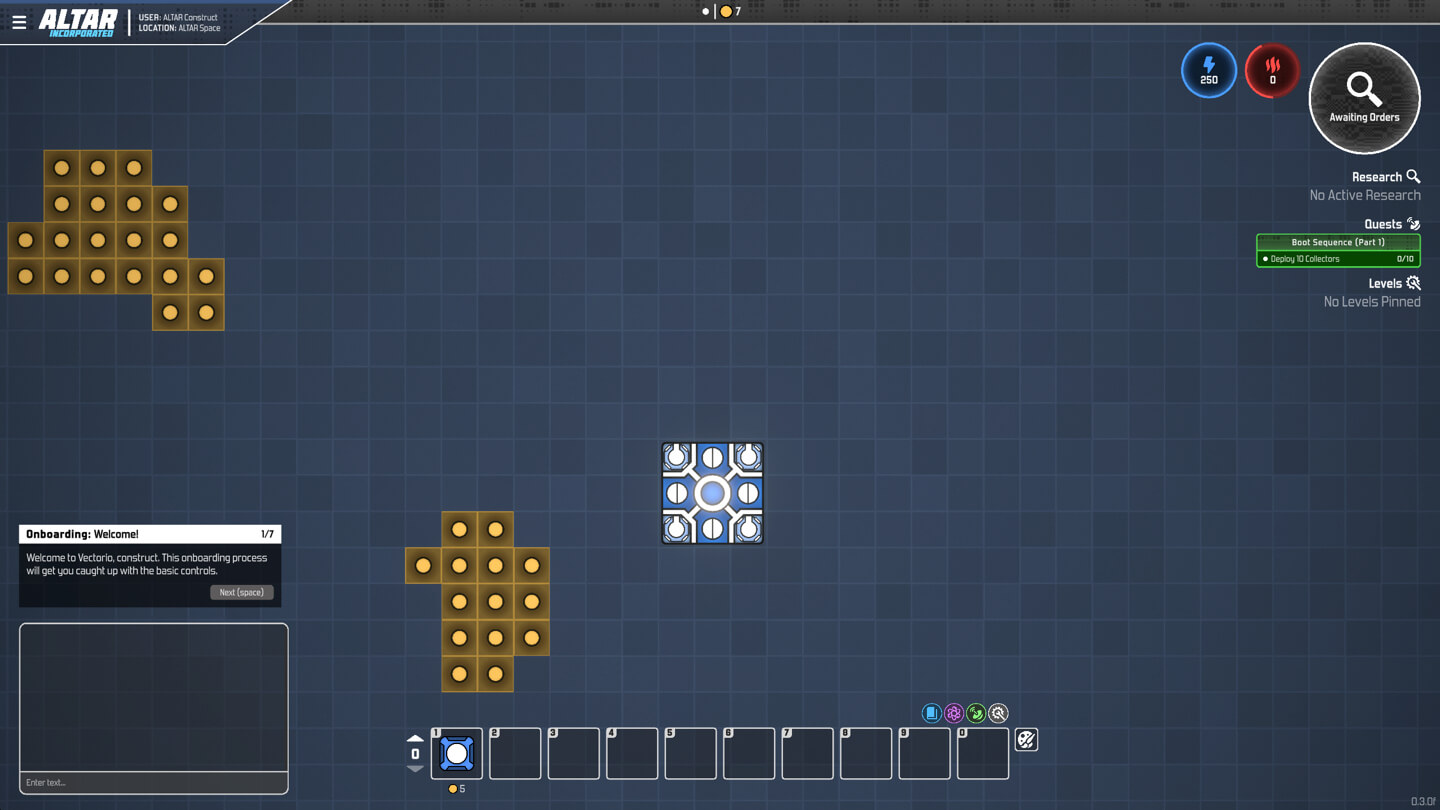Focus the chat text input field

point(154,782)
